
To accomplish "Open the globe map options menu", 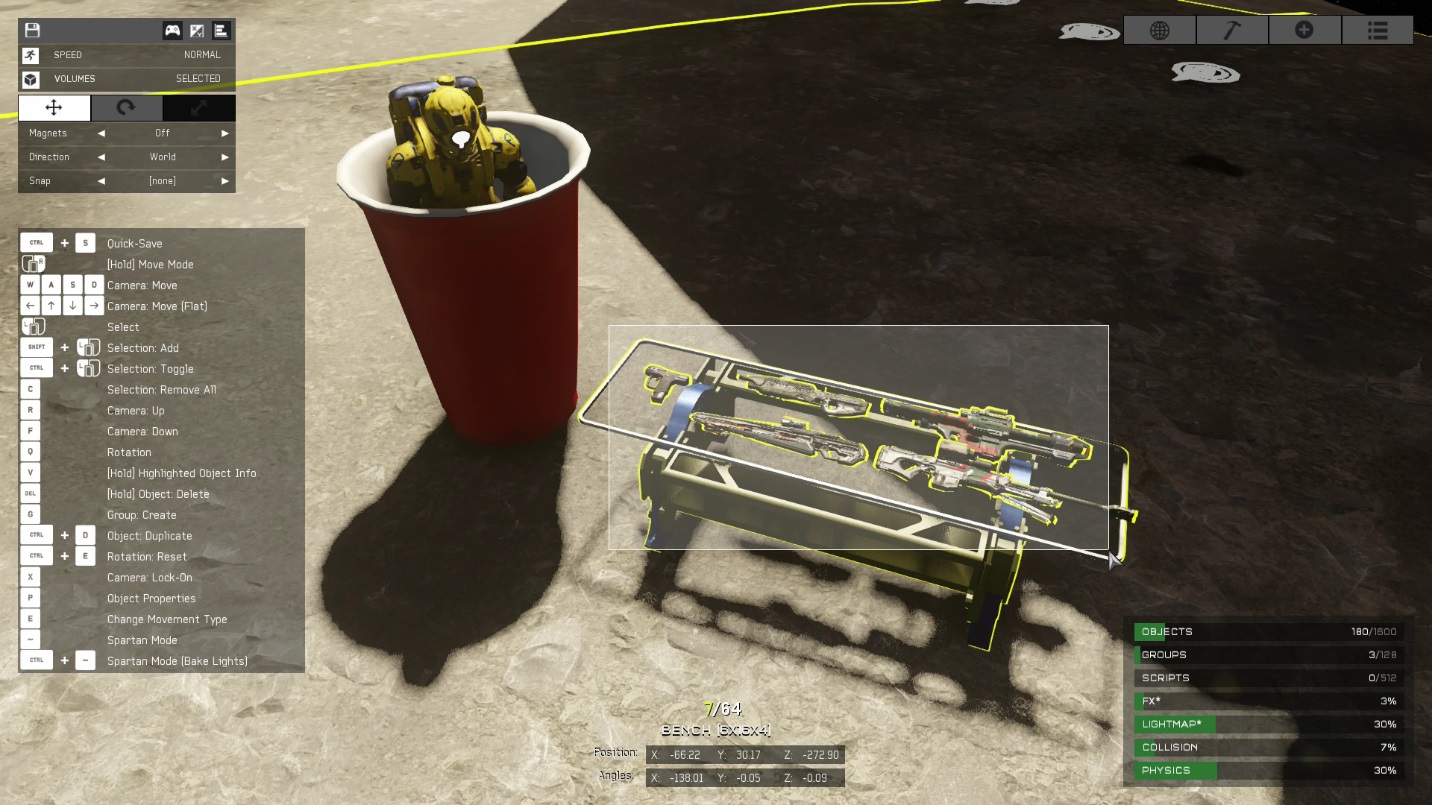I will click(1160, 30).
